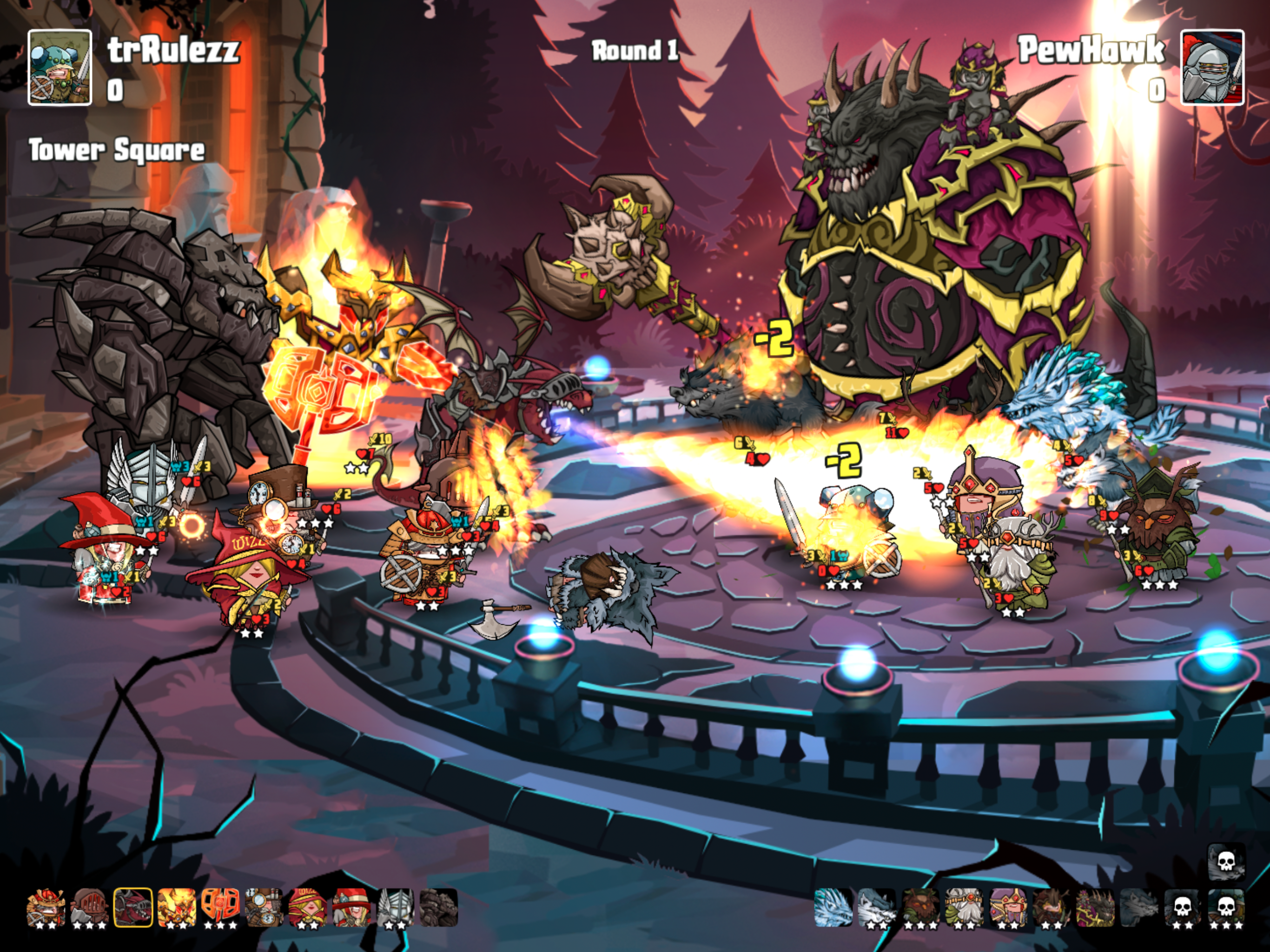Select the steampunk goggles inventor portrait

tap(264, 907)
